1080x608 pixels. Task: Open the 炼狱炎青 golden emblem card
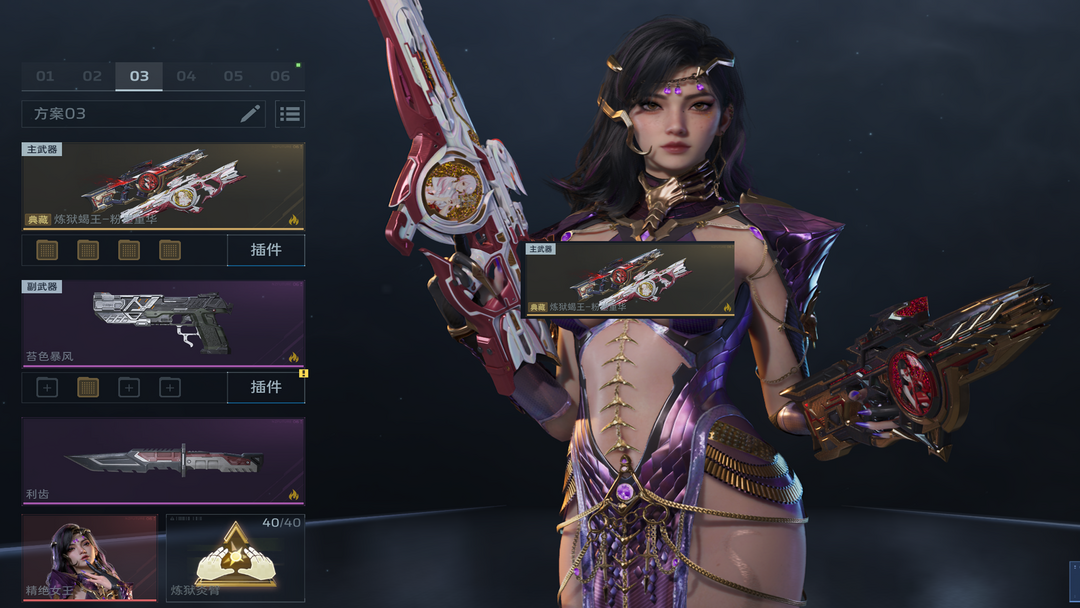click(236, 558)
